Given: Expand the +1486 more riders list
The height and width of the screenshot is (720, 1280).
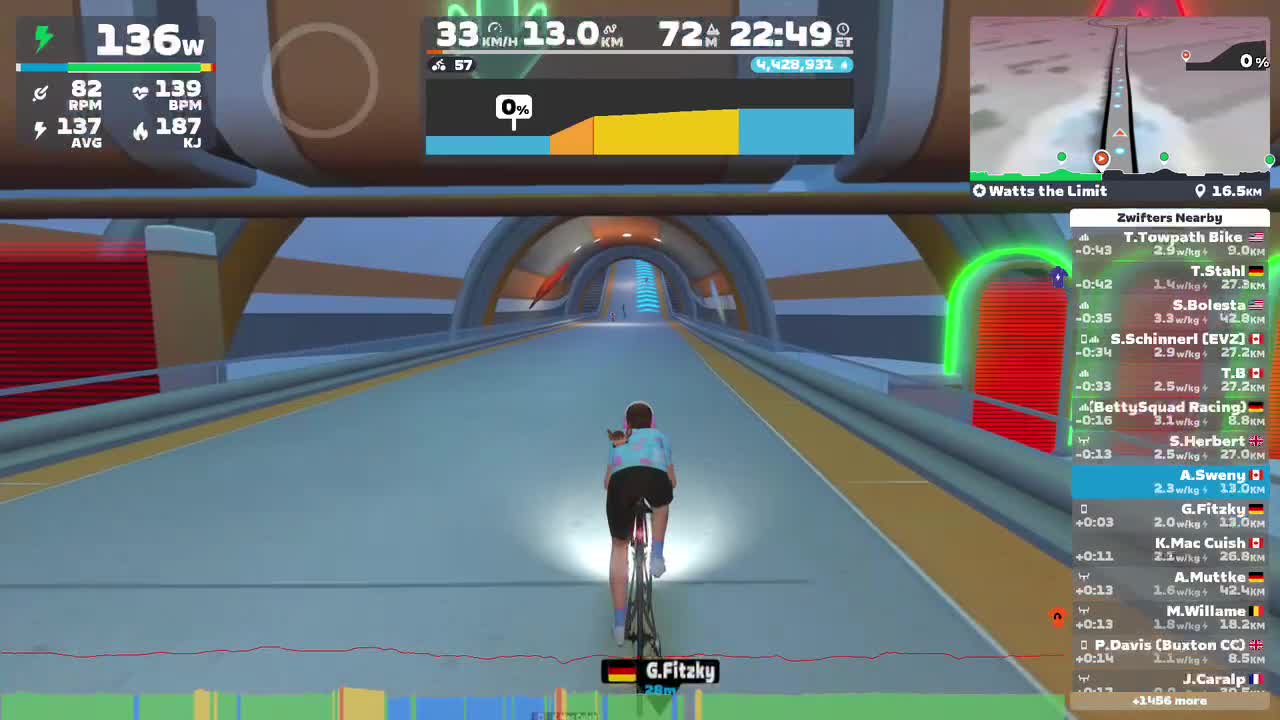Looking at the screenshot, I should [1170, 702].
